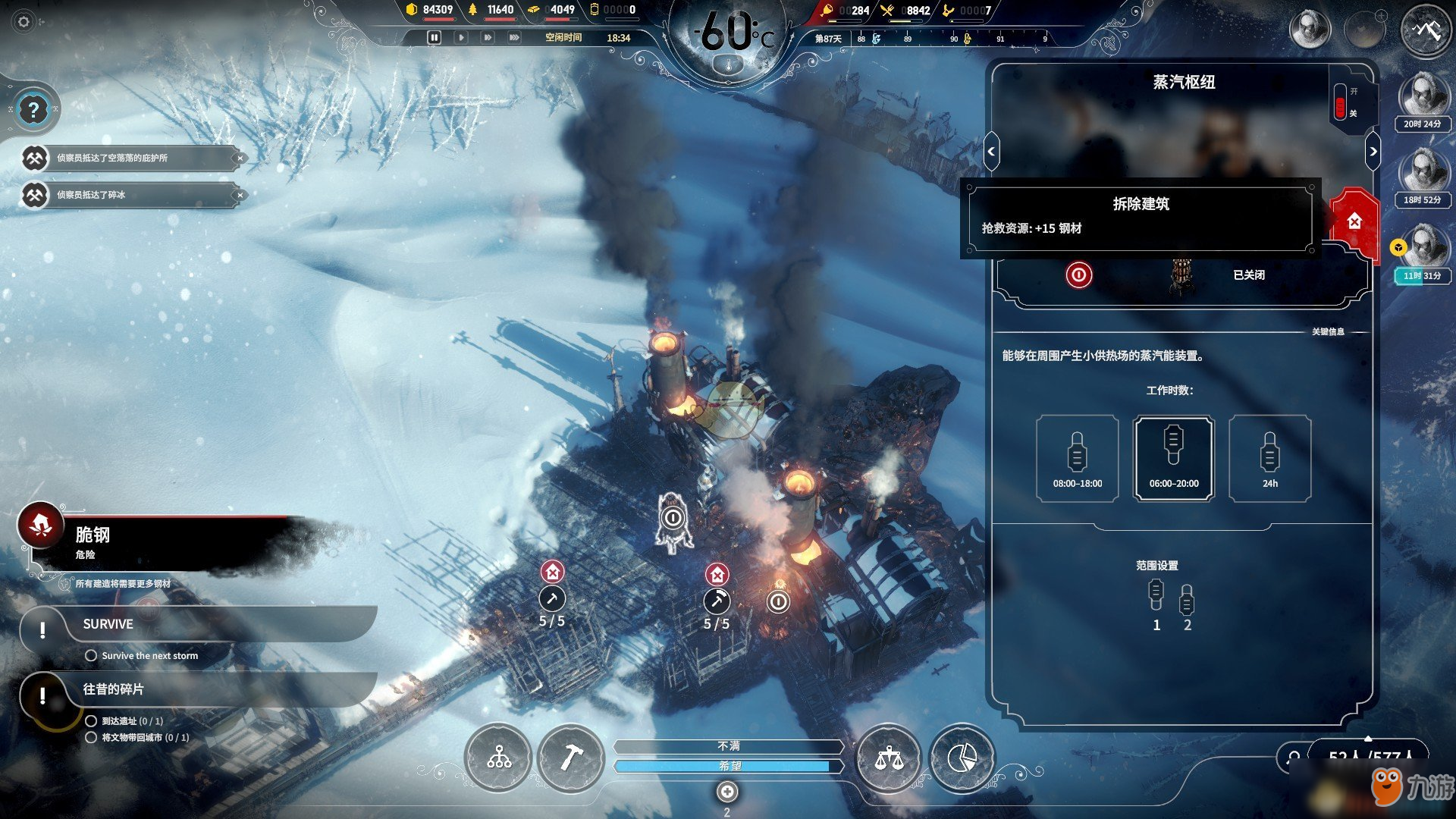Image resolution: width=1456 pixels, height=819 pixels.
Task: Select the scout portrait with 20h 24m
Action: [1423, 99]
